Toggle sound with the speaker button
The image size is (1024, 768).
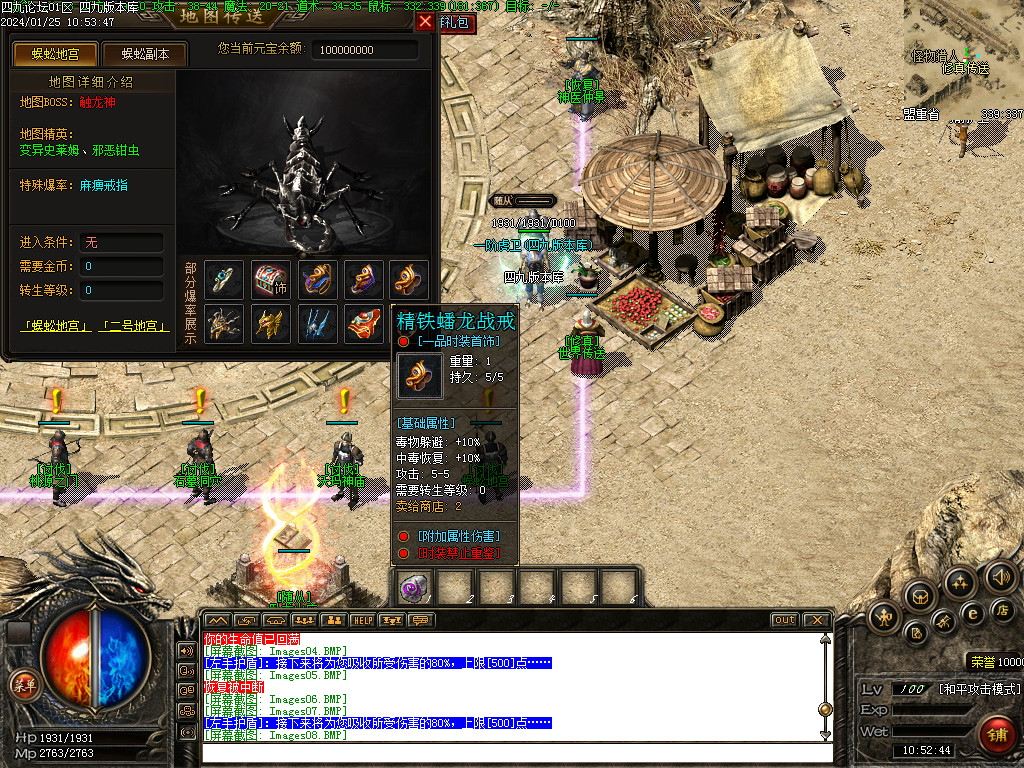1000,576
